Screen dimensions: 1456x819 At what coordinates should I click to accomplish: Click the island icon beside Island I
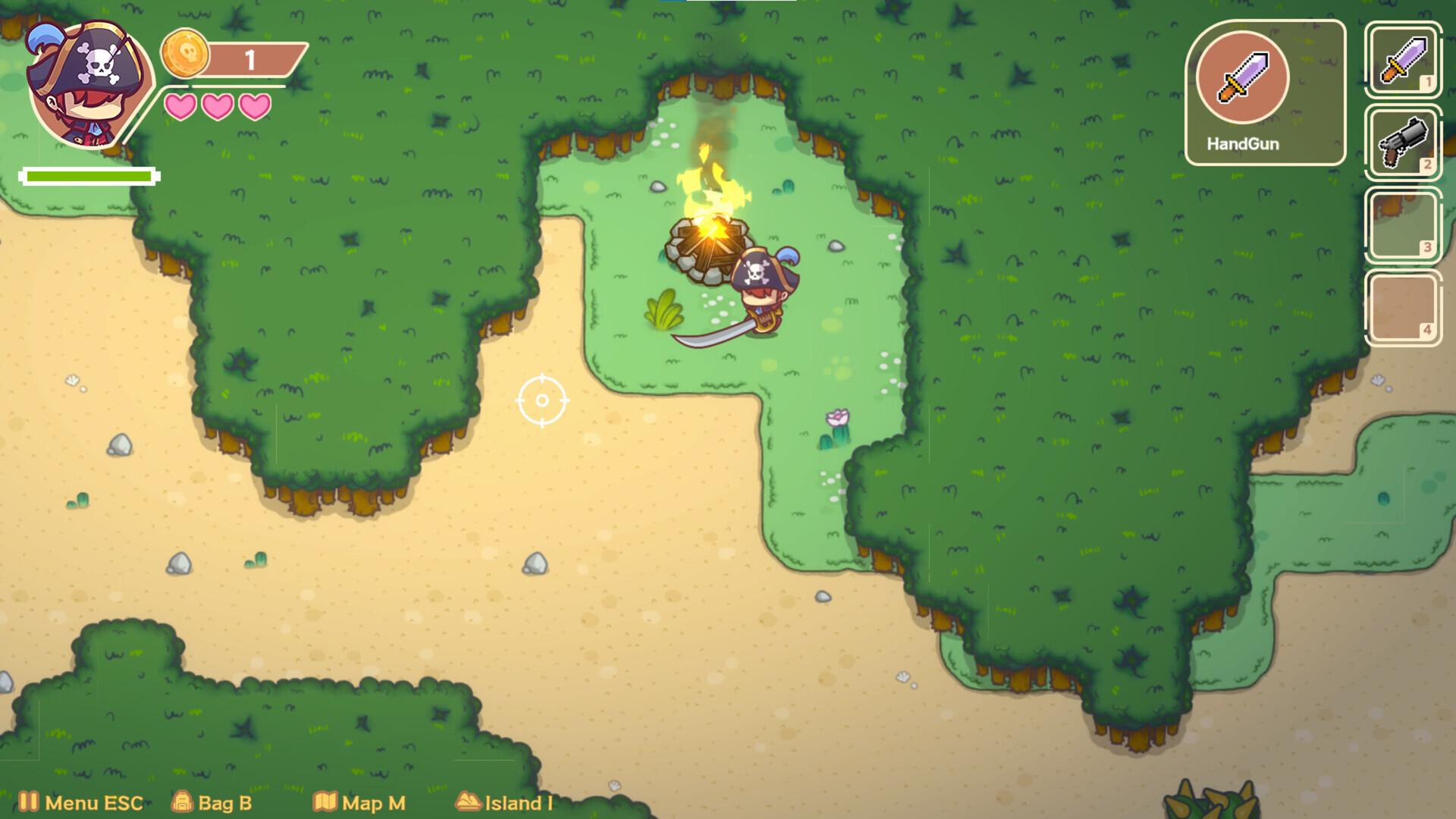[x=469, y=802]
